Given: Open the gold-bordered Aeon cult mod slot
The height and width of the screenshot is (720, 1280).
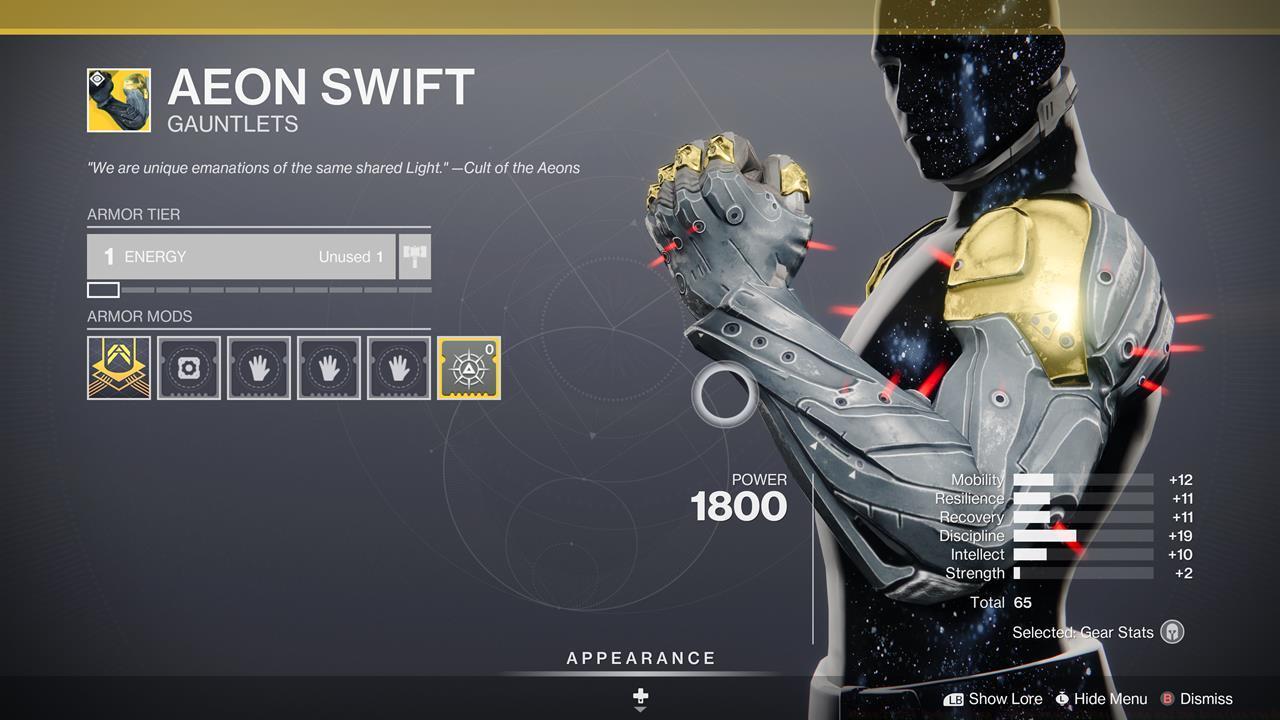Looking at the screenshot, I should tap(468, 367).
